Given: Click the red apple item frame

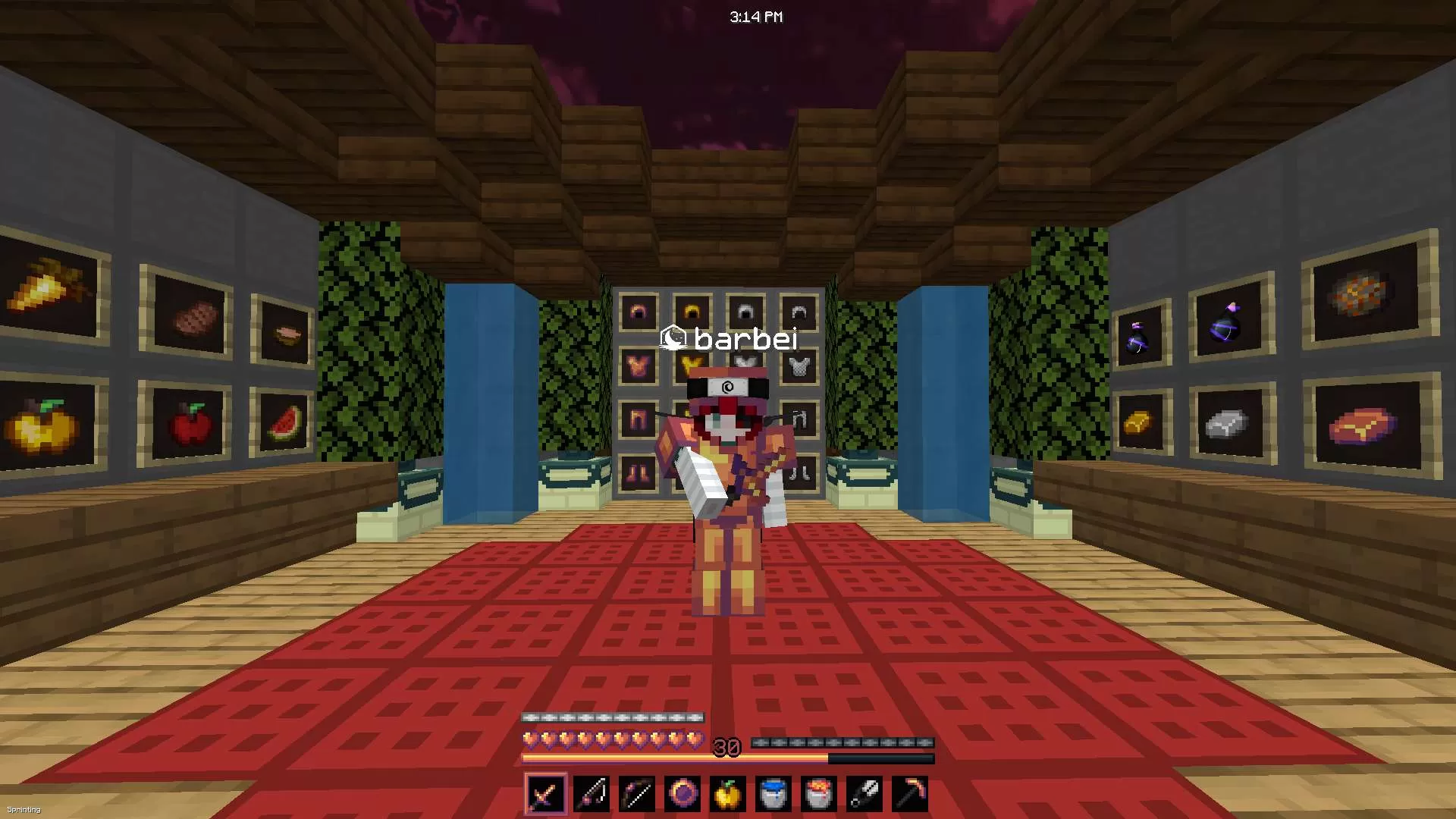Looking at the screenshot, I should (190, 425).
